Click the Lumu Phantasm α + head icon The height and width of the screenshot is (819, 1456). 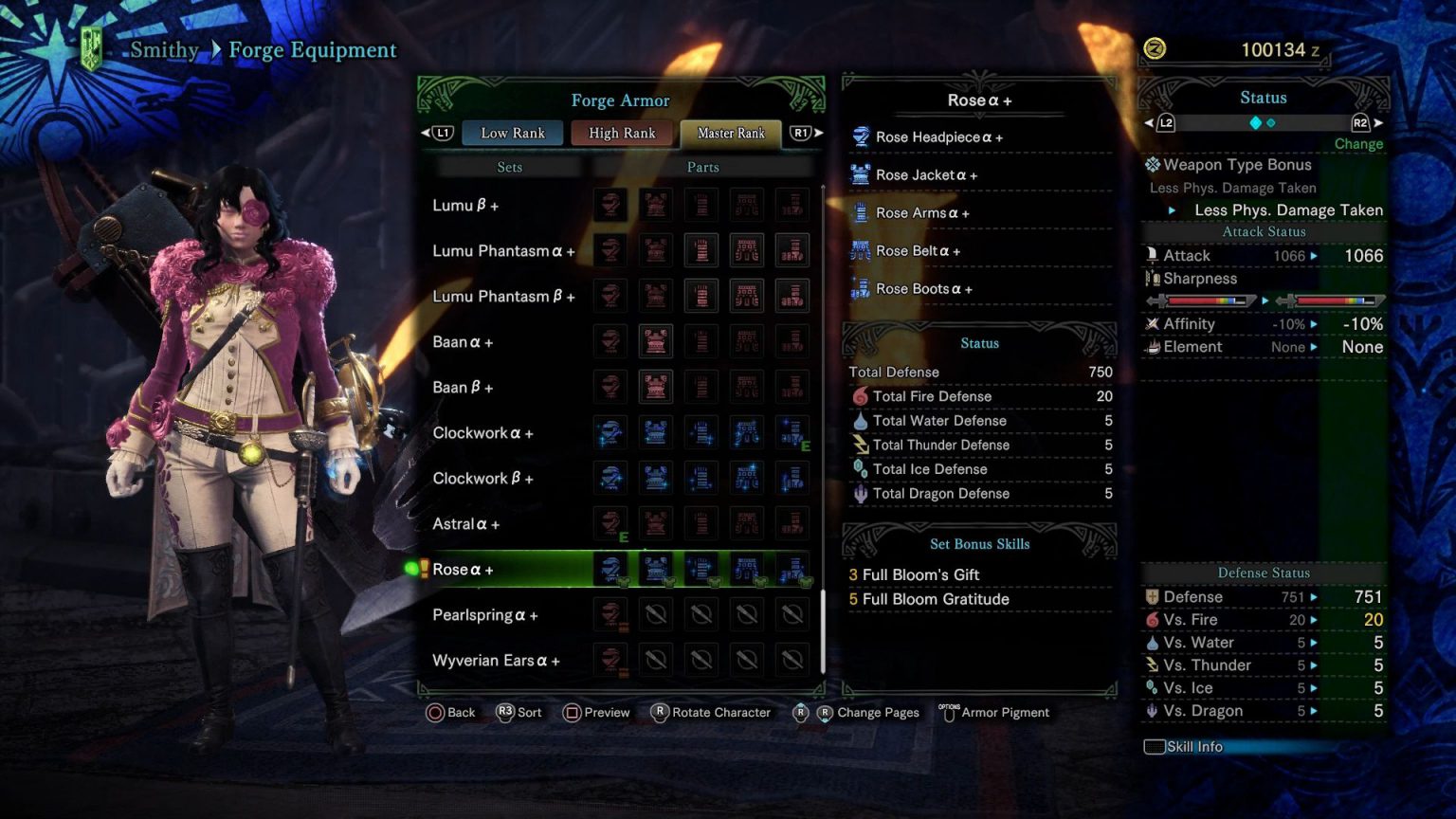tap(610, 250)
